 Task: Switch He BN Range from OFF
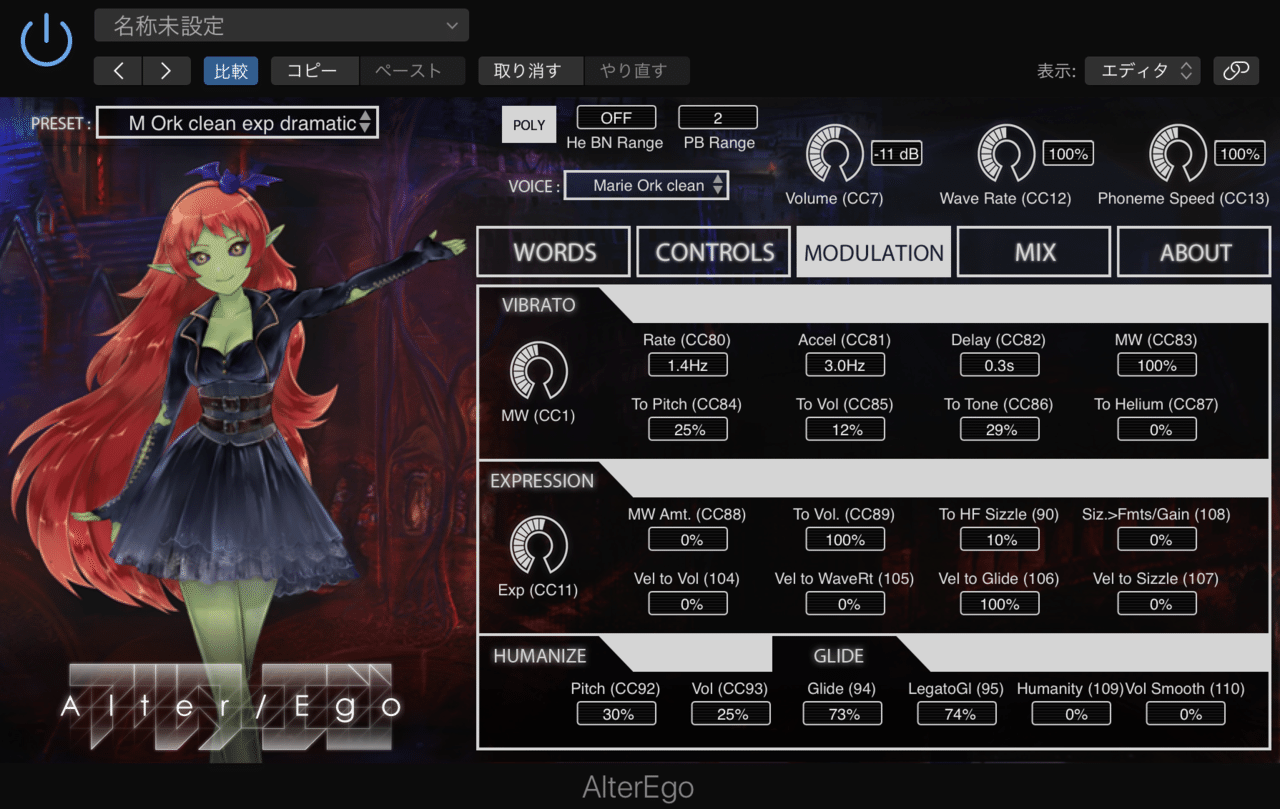[616, 116]
